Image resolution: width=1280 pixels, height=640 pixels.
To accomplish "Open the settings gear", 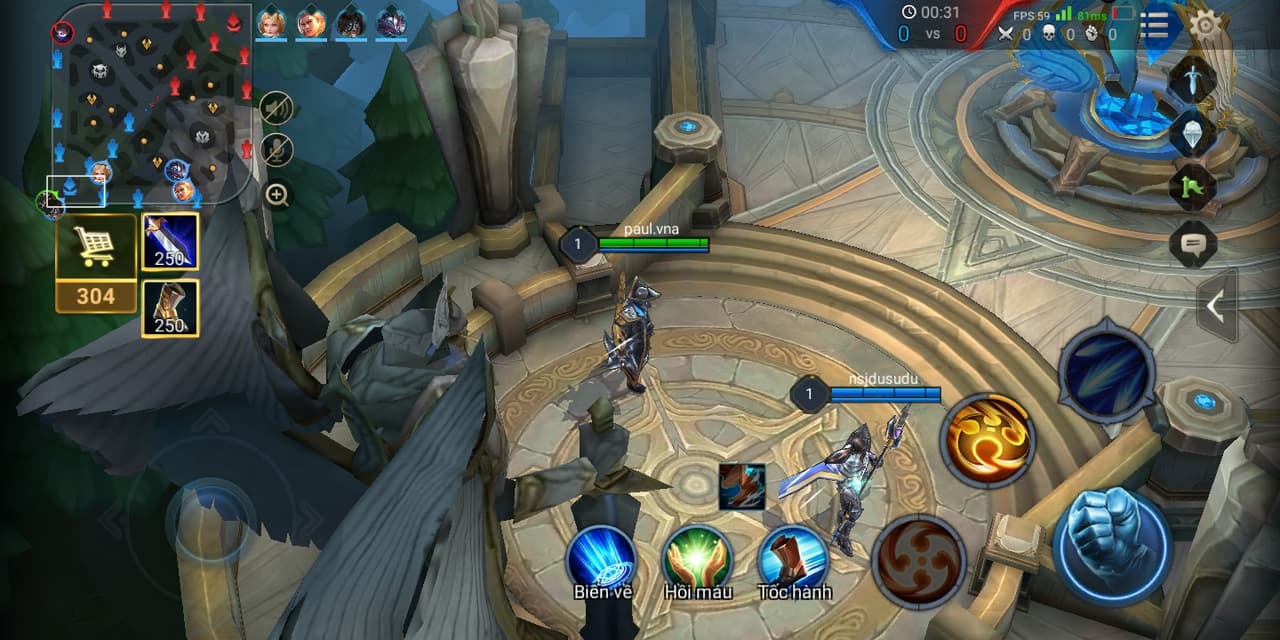I will 1208,24.
